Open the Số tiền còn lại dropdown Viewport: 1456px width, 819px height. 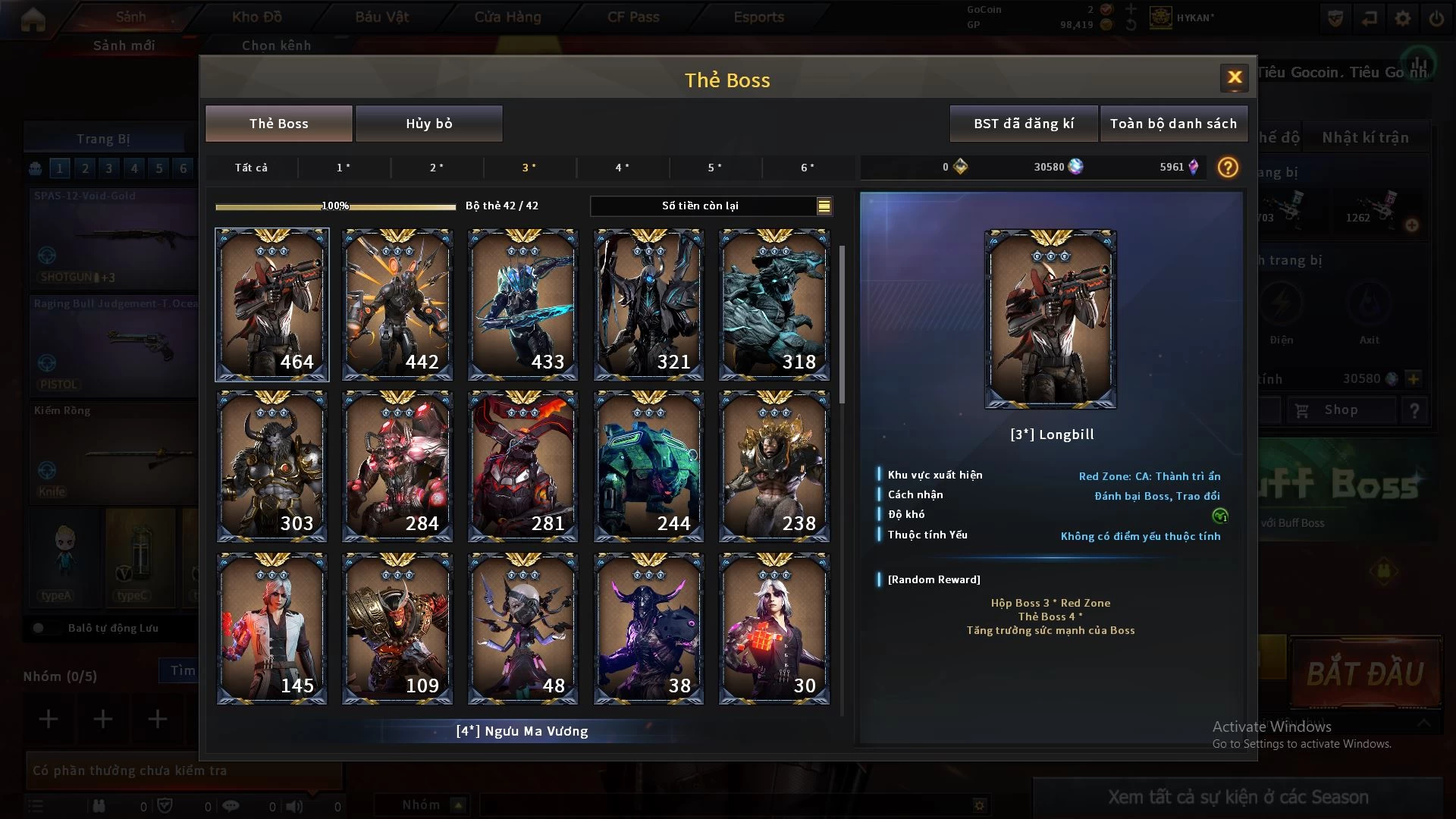pos(824,206)
